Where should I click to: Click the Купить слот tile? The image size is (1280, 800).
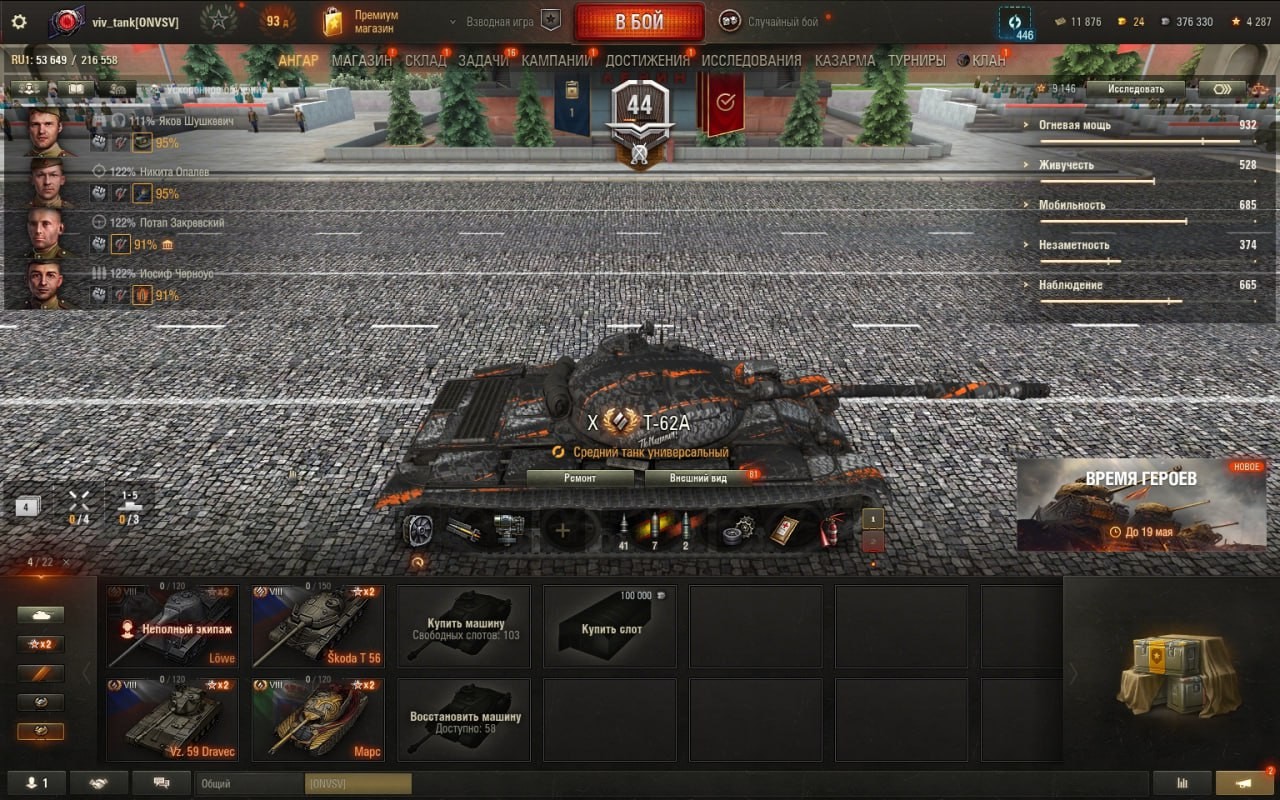[x=610, y=626]
